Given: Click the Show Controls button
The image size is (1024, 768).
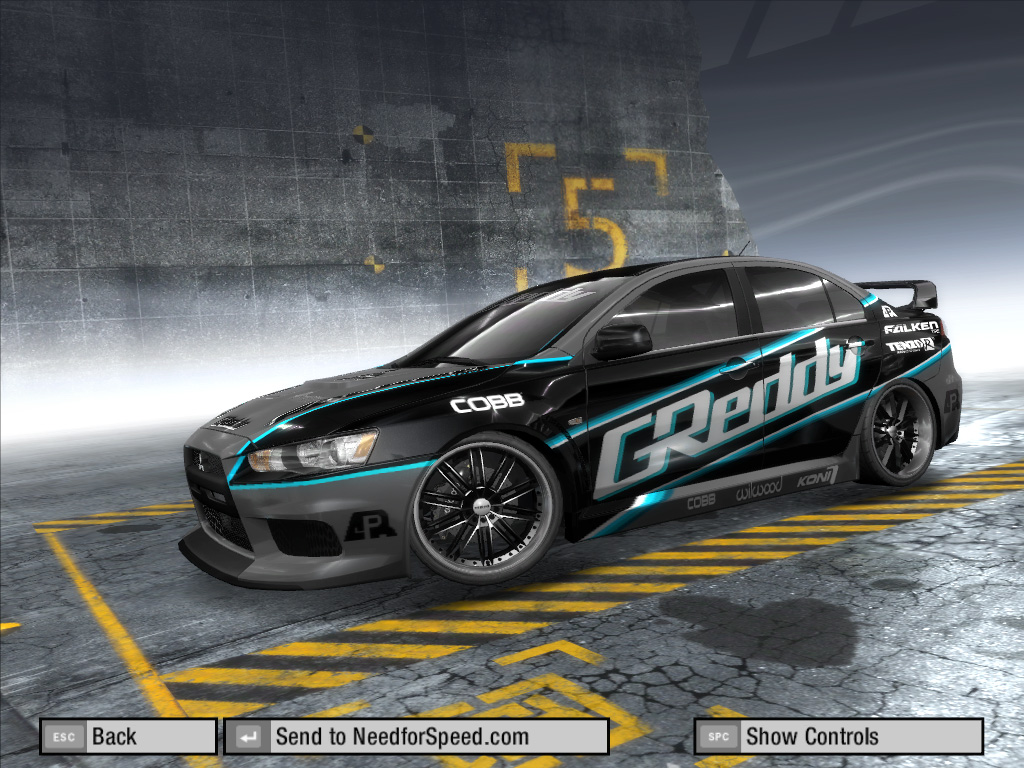Looking at the screenshot, I should (x=838, y=737).
